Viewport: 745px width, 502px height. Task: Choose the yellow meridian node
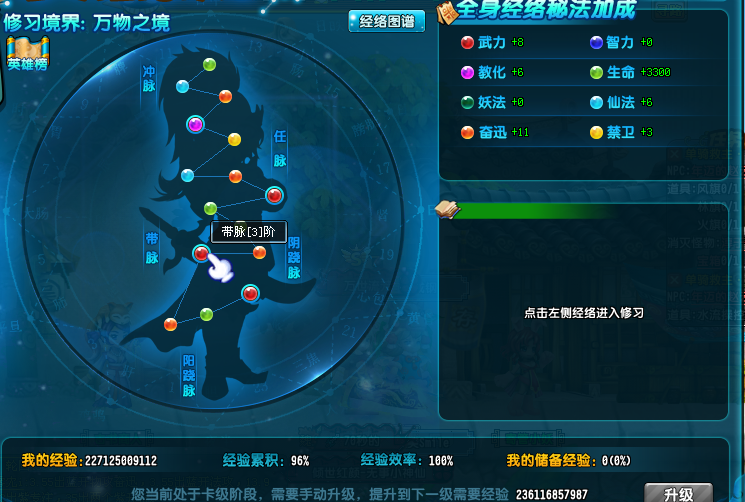coord(235,139)
